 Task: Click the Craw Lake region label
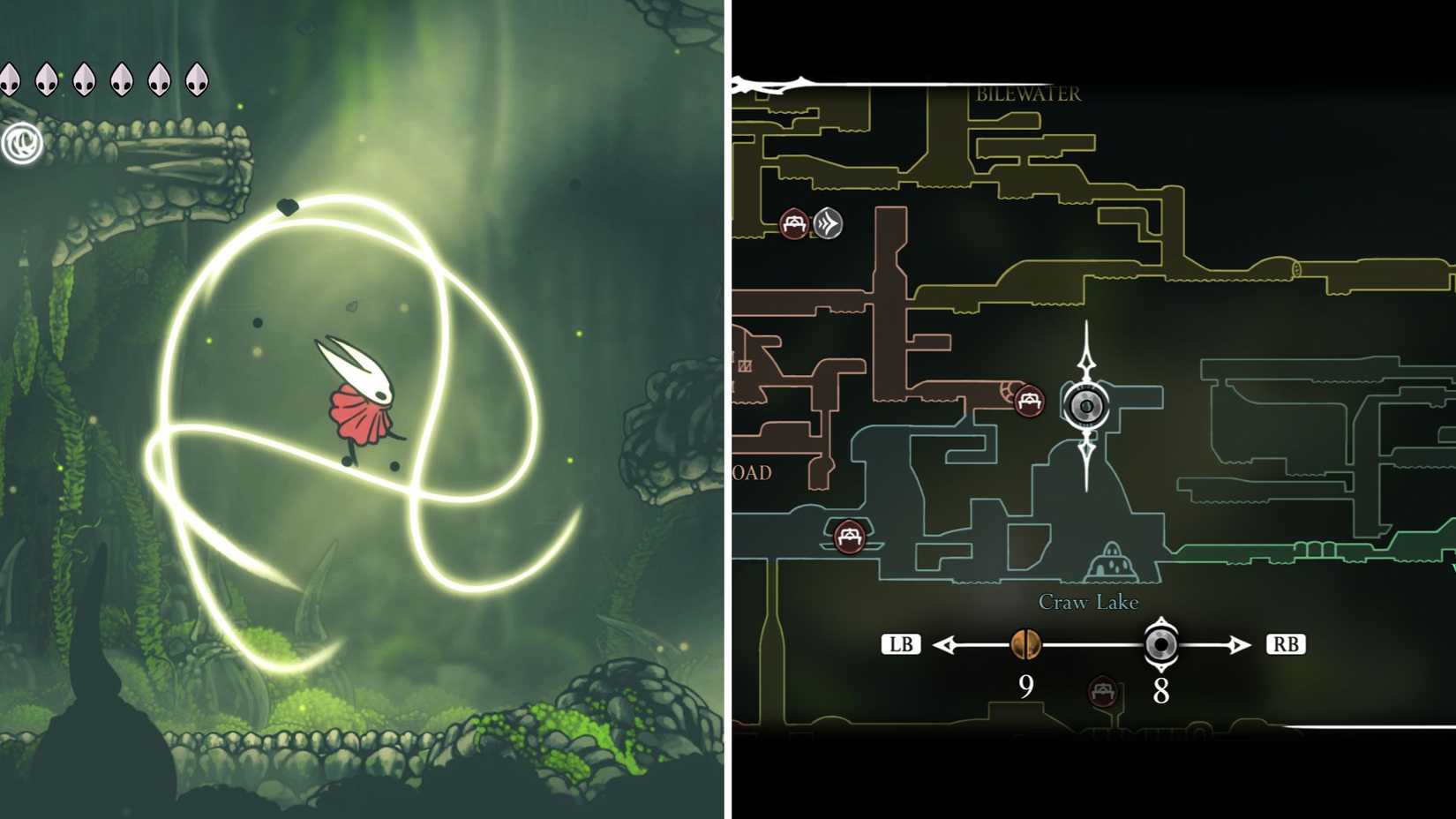point(1087,601)
